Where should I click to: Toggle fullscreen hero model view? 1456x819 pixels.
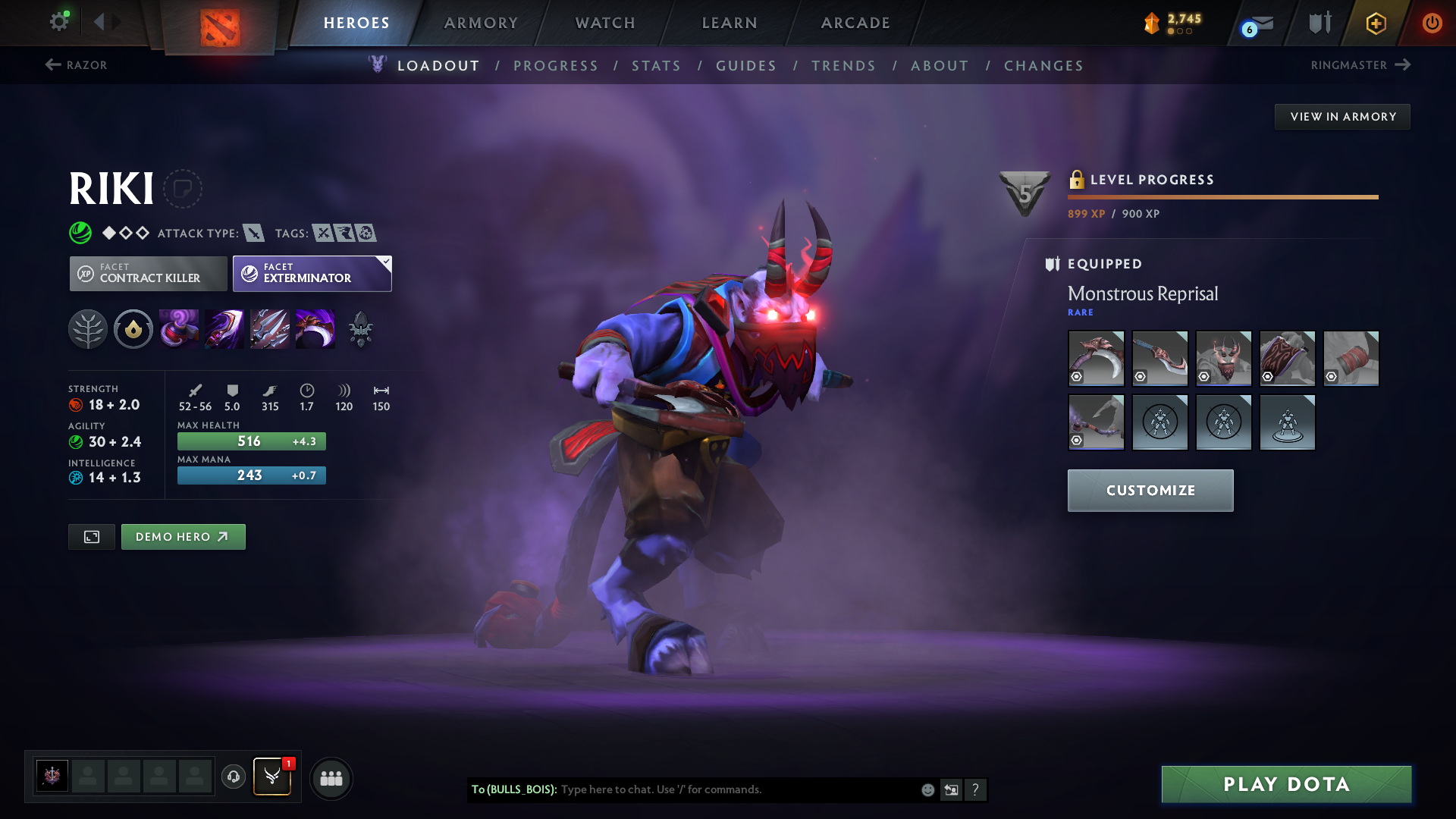[x=92, y=537]
